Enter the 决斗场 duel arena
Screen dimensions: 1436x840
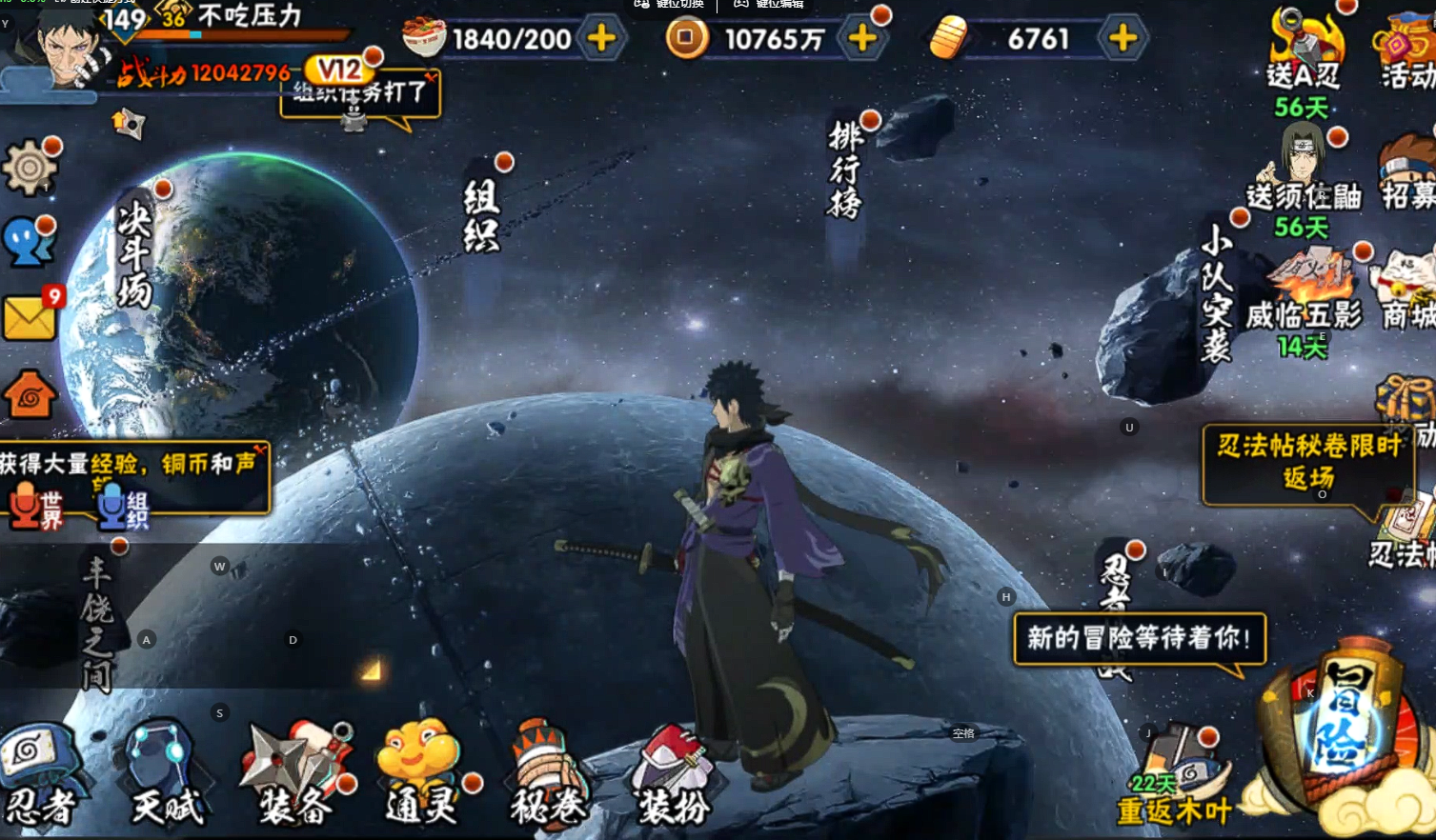click(x=134, y=257)
